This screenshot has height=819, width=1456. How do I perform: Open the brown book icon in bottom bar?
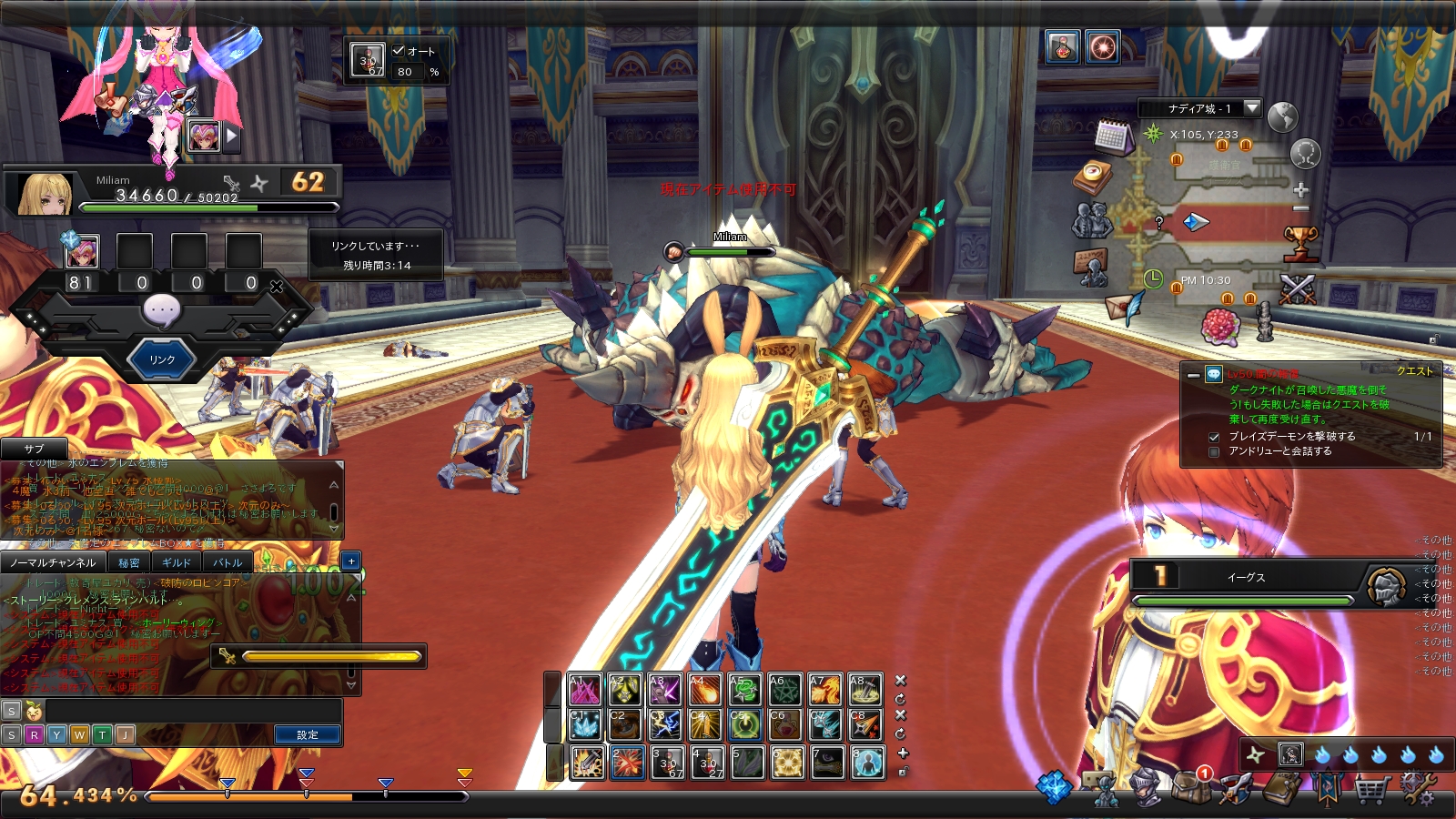1281,789
